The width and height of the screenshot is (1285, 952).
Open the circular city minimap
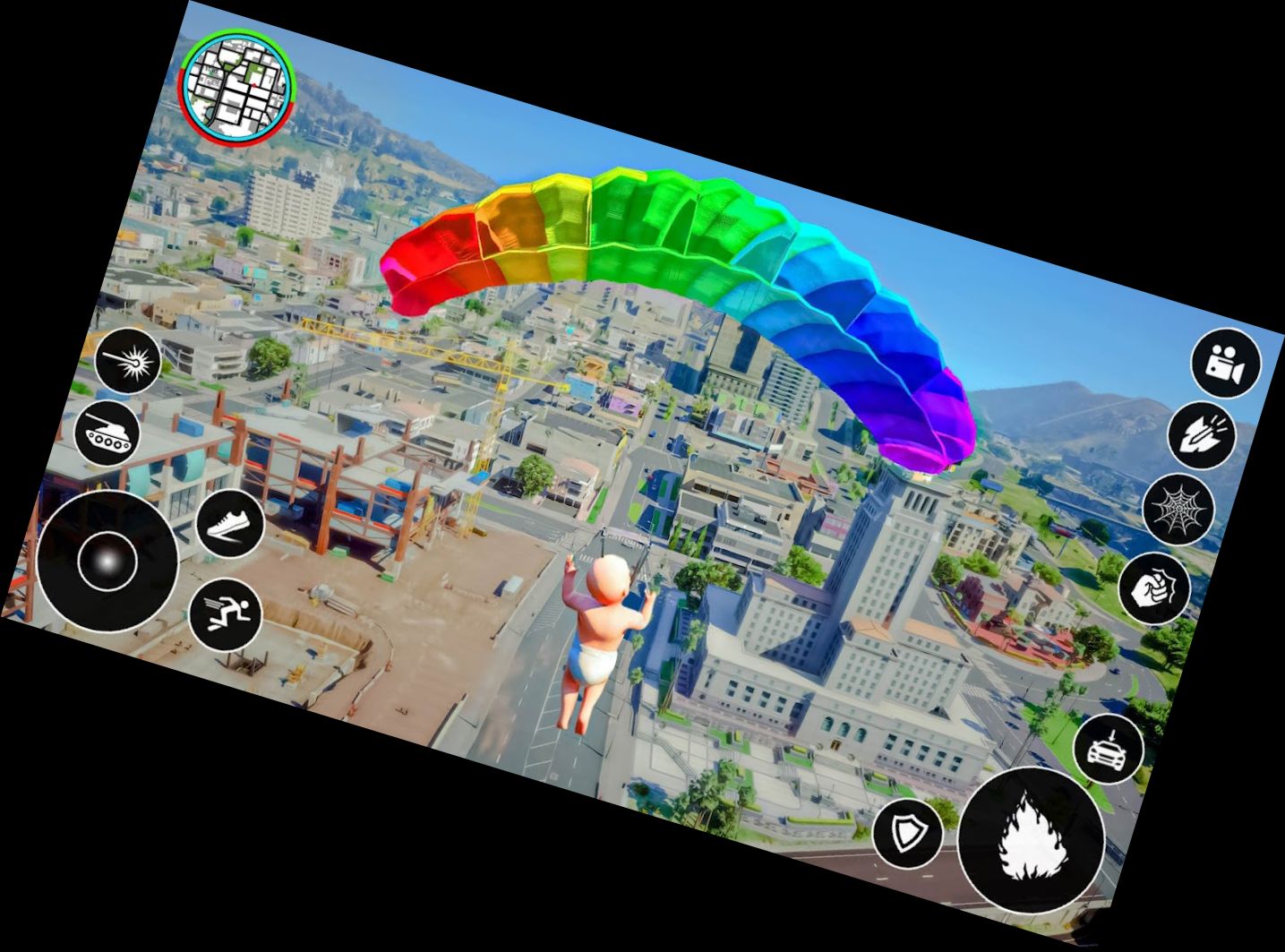(x=236, y=86)
